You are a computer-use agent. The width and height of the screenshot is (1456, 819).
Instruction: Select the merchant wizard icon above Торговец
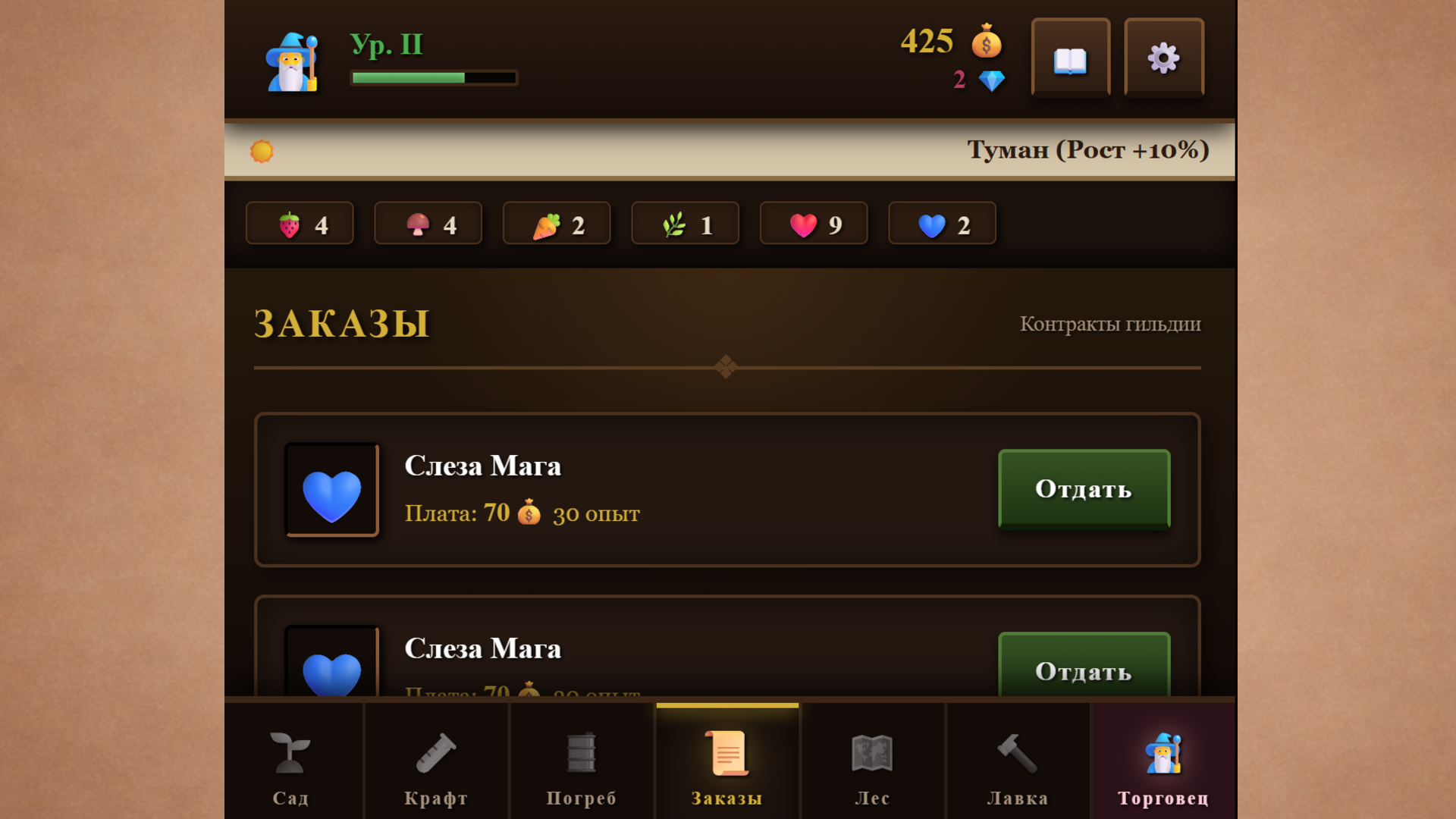[1163, 753]
